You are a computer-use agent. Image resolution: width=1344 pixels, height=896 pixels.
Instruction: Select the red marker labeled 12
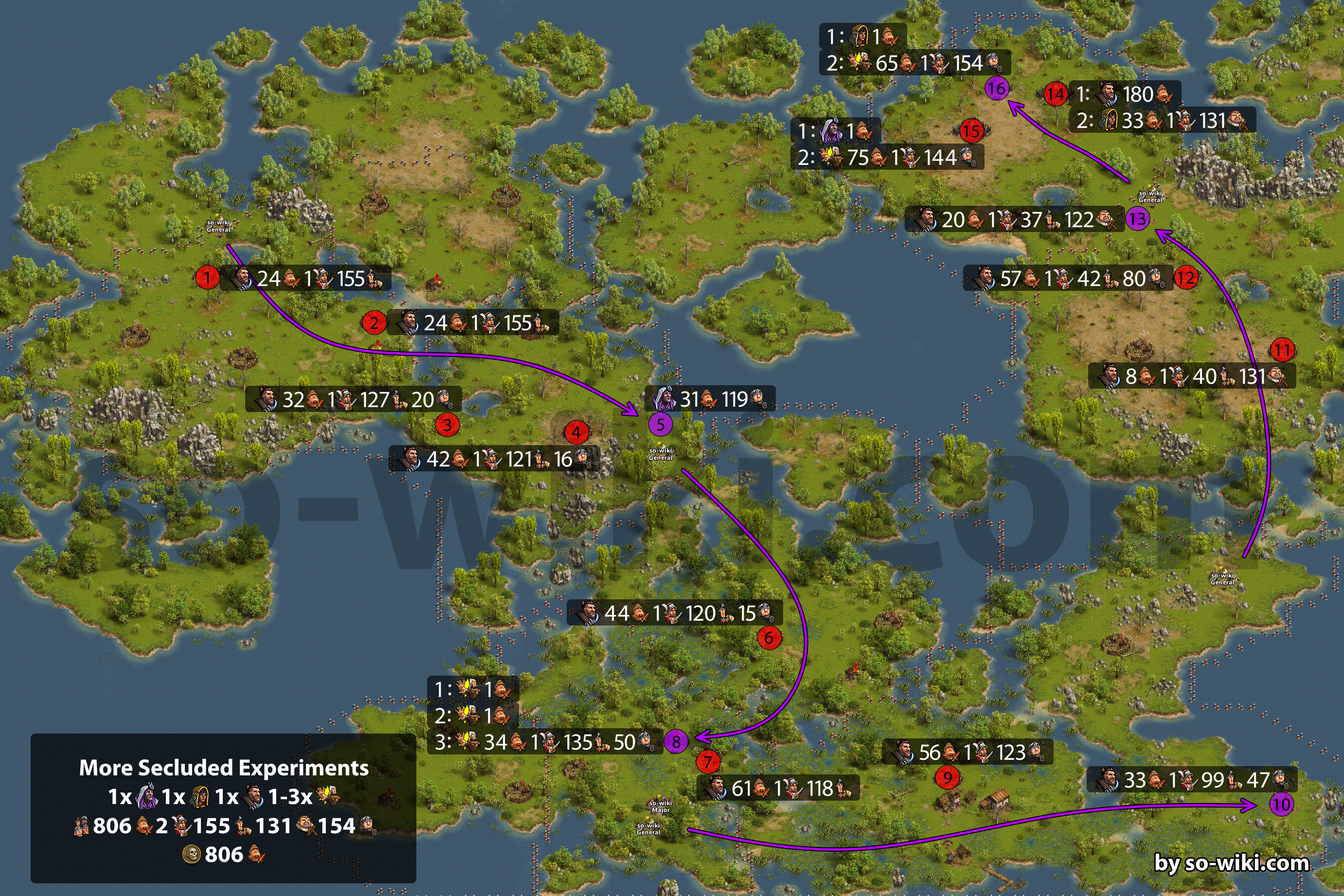pos(1186,278)
